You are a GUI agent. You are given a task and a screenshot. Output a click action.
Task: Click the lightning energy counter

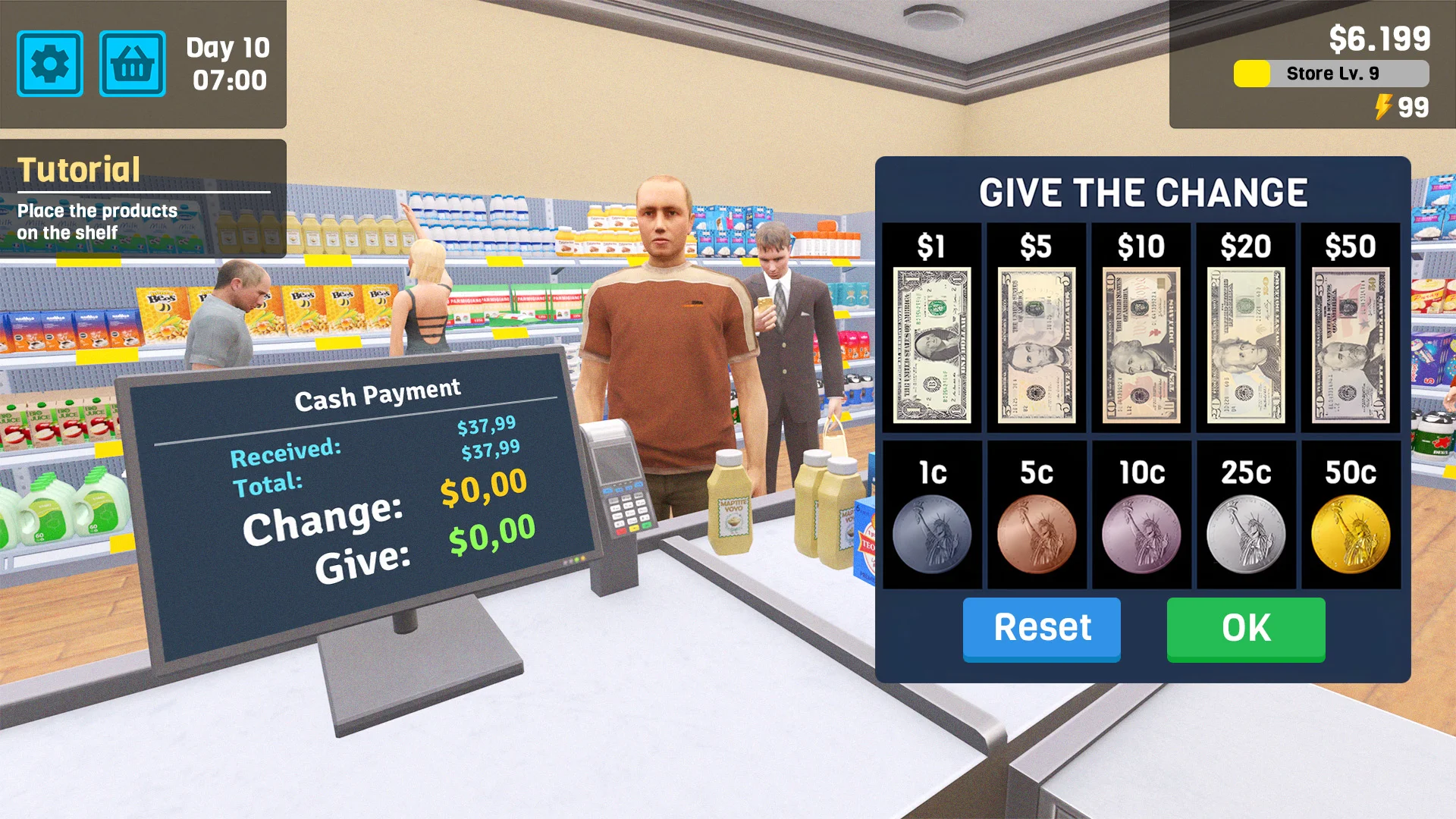click(1400, 108)
